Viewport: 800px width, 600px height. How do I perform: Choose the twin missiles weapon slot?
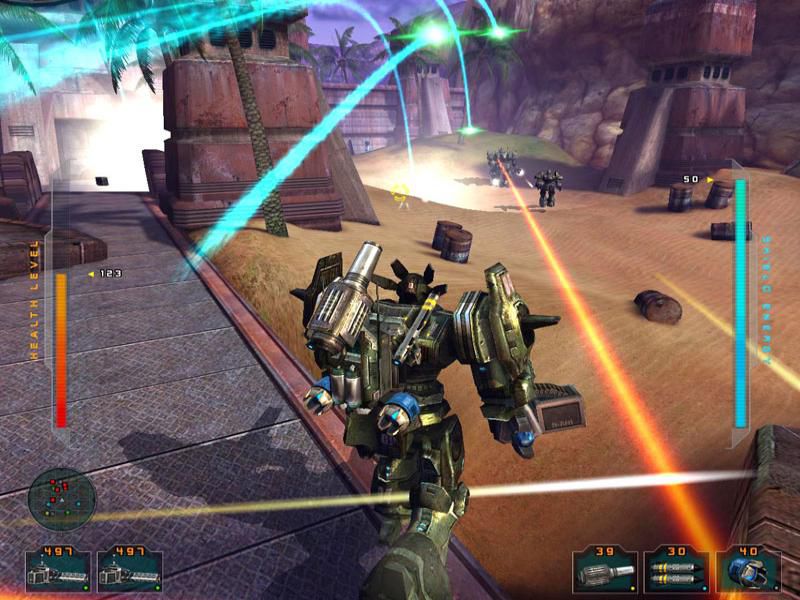pyautogui.click(x=675, y=571)
